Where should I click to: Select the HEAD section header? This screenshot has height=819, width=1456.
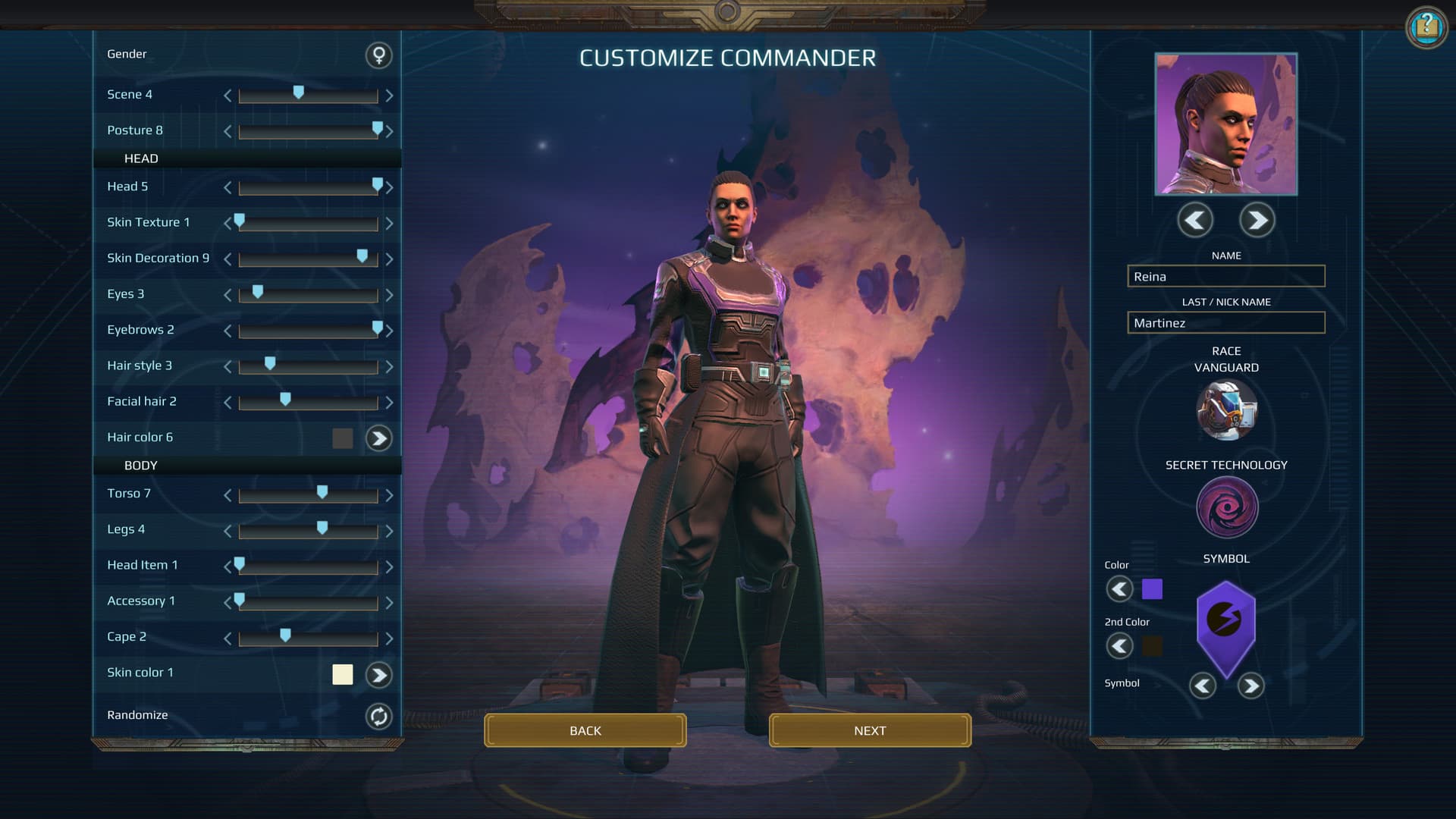pyautogui.click(x=141, y=158)
